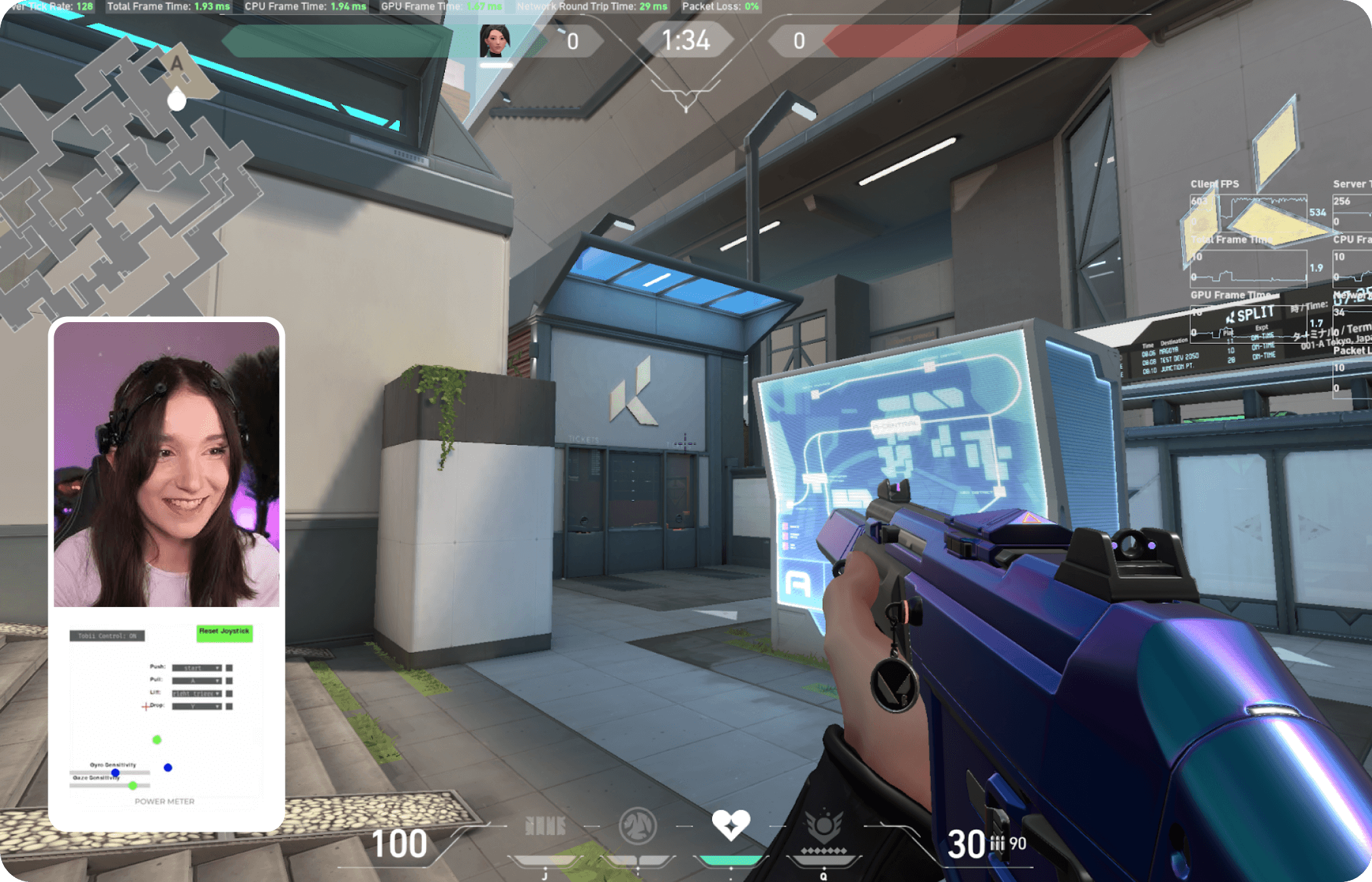Image resolution: width=1372 pixels, height=882 pixels.
Task: Select the agent portrait in the top bar
Action: (495, 41)
